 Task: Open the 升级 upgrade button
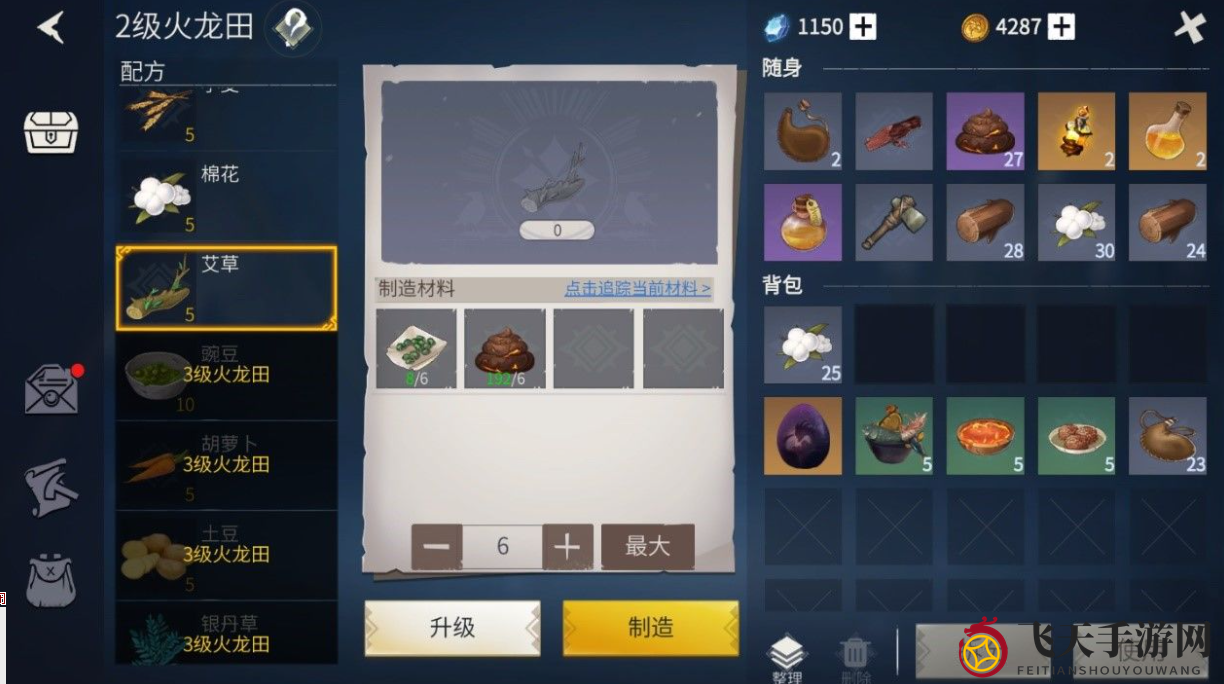coord(452,628)
